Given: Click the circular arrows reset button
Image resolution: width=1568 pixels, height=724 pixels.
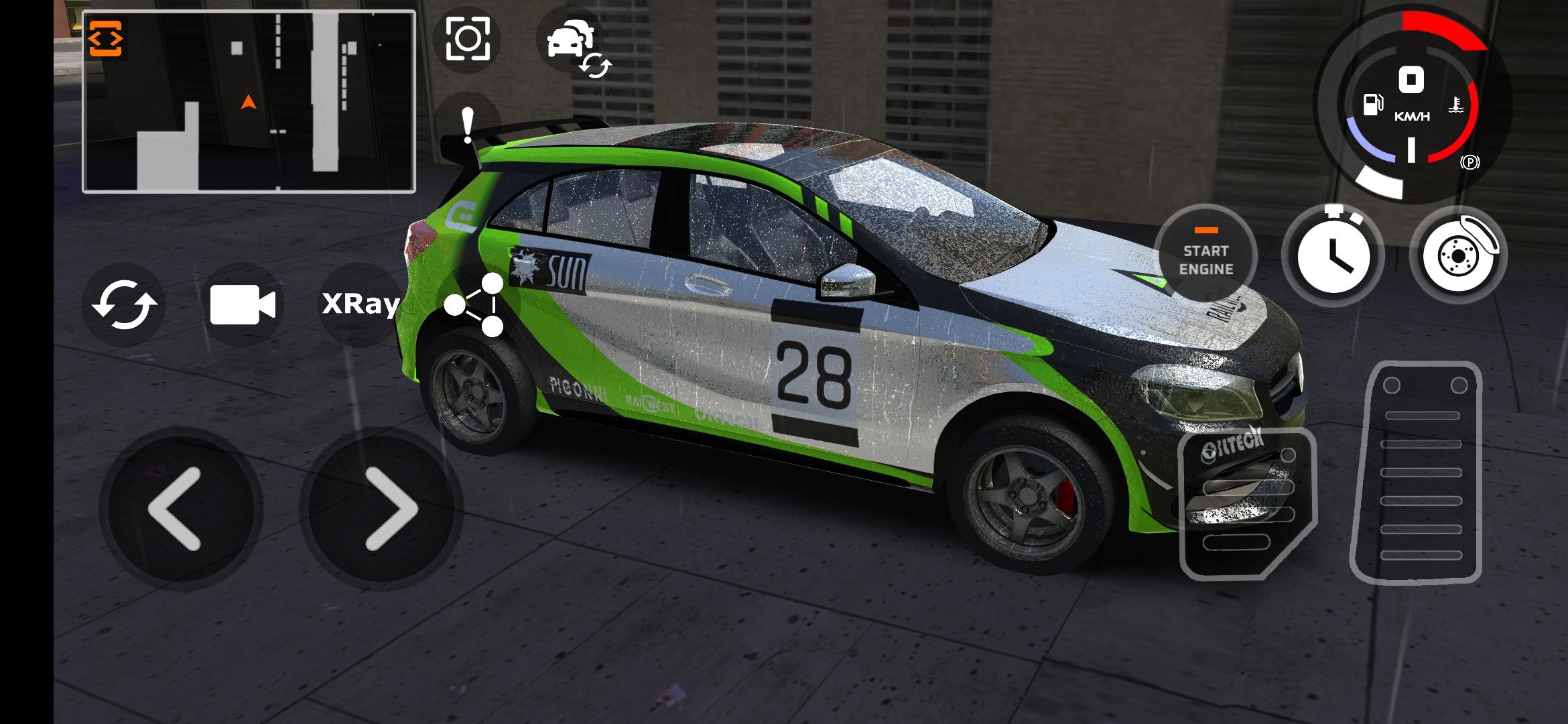Looking at the screenshot, I should pyautogui.click(x=124, y=305).
